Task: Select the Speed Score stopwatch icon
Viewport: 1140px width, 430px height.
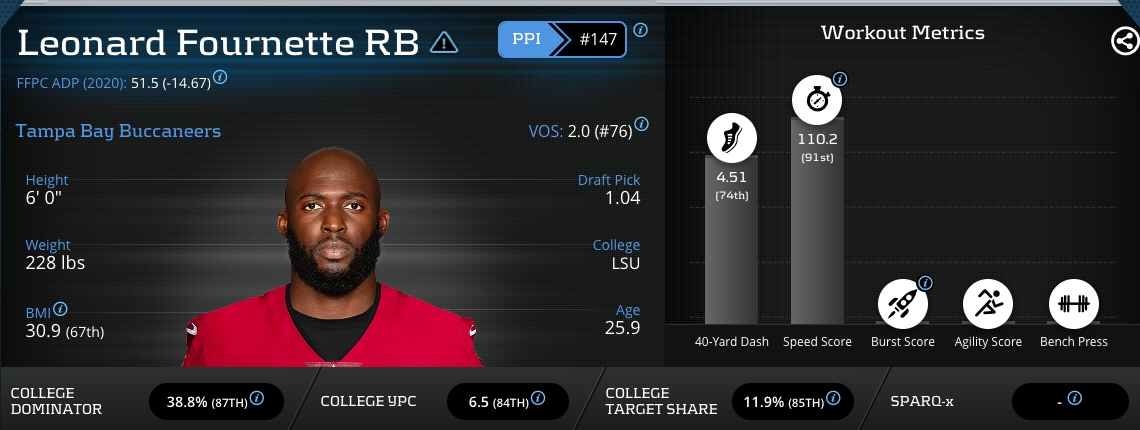Action: click(x=817, y=100)
